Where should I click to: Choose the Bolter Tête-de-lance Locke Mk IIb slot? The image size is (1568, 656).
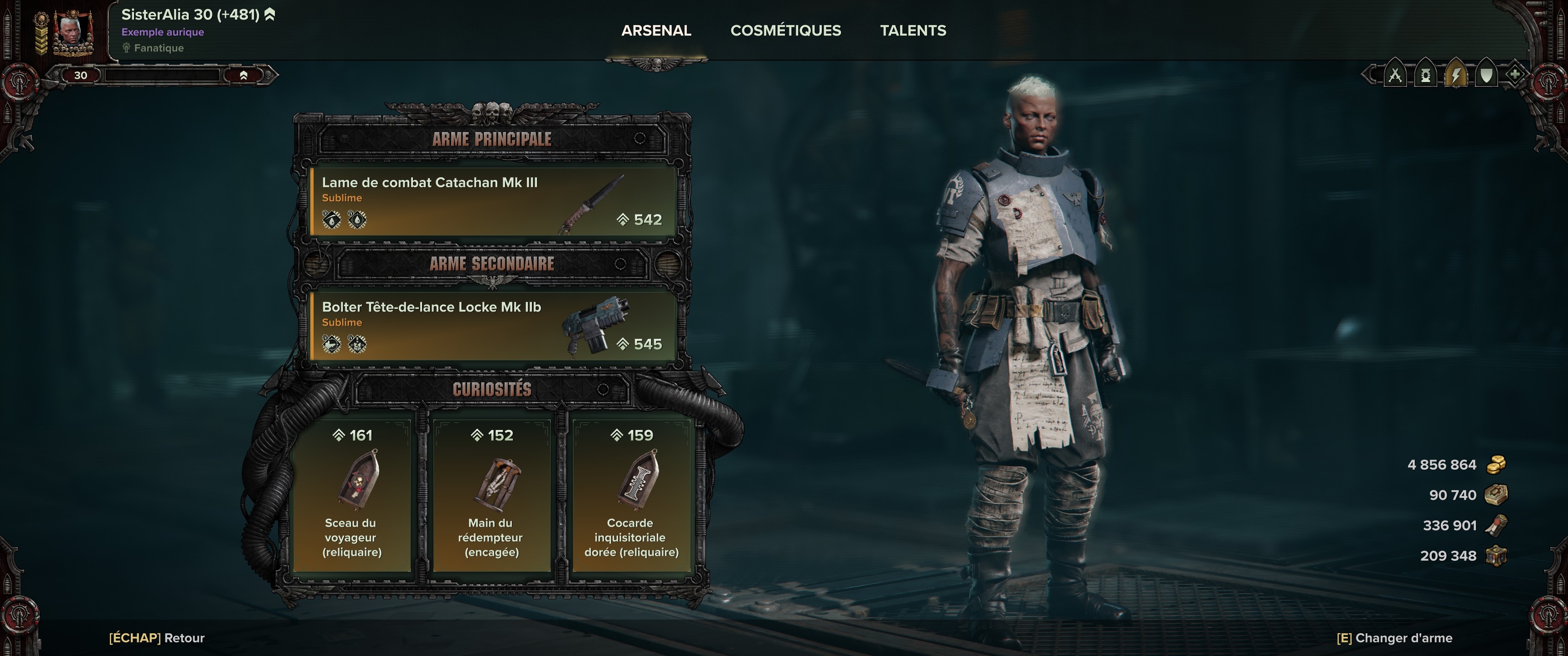(x=493, y=326)
